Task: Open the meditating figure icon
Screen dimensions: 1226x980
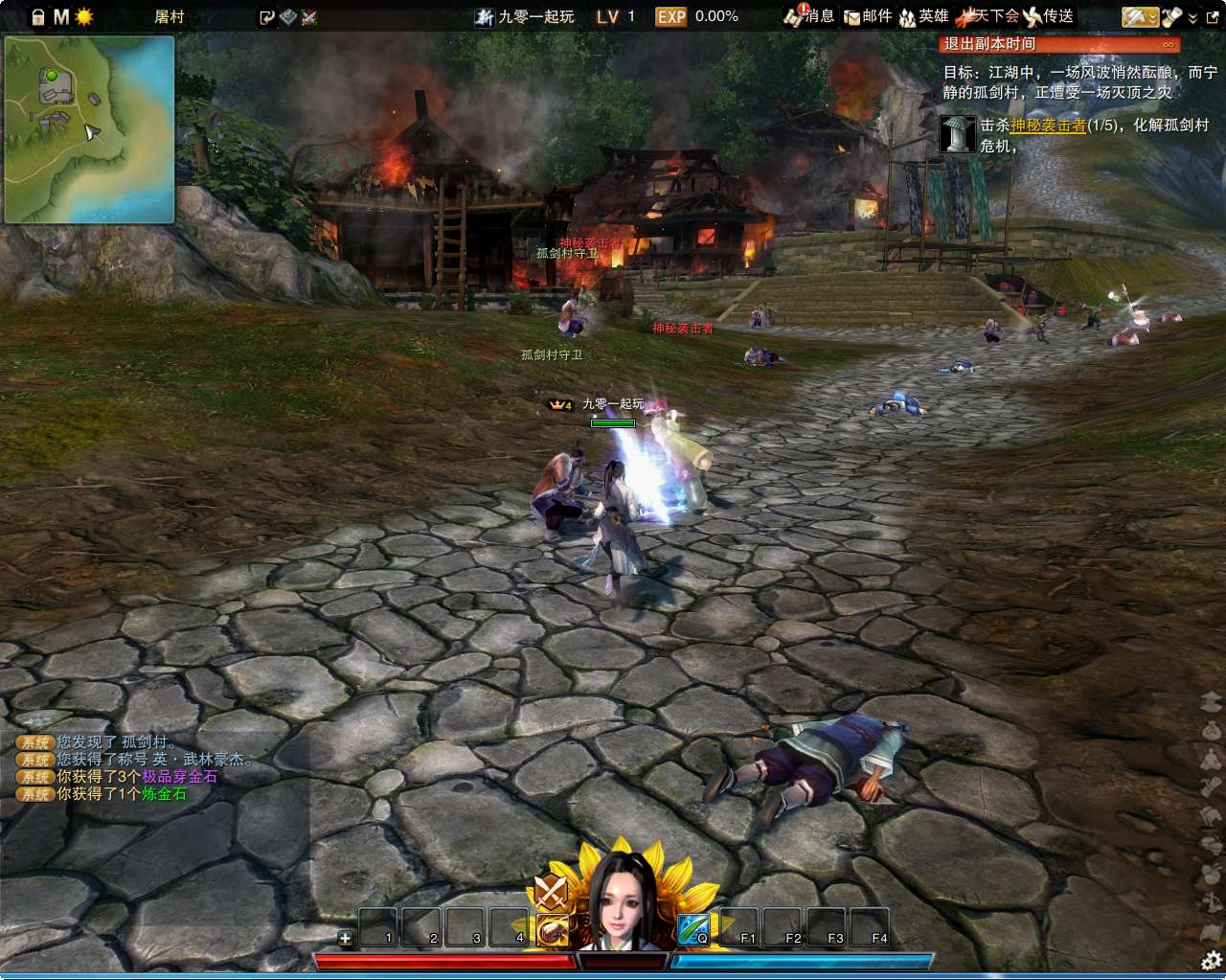Action: click(1212, 758)
